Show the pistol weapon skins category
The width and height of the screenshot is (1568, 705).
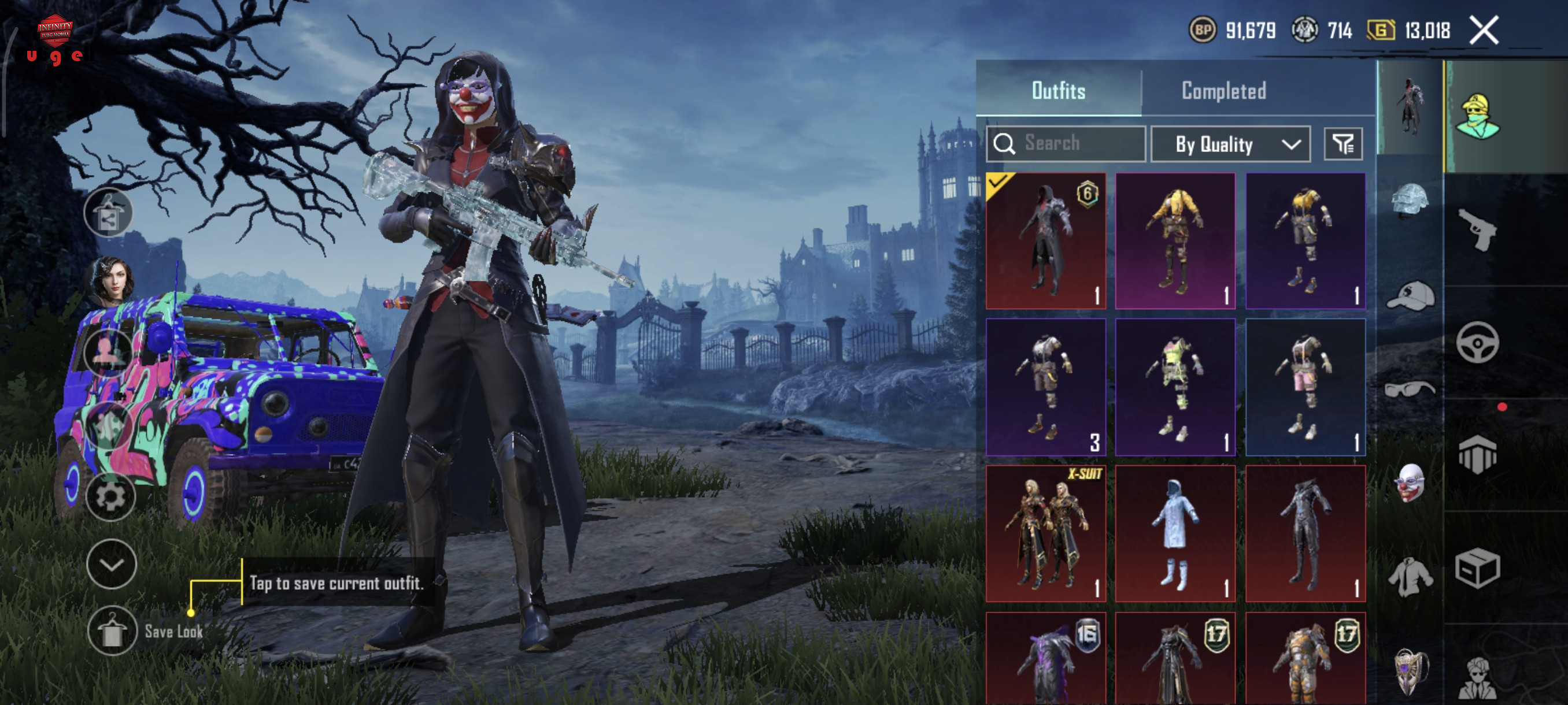coord(1477,229)
